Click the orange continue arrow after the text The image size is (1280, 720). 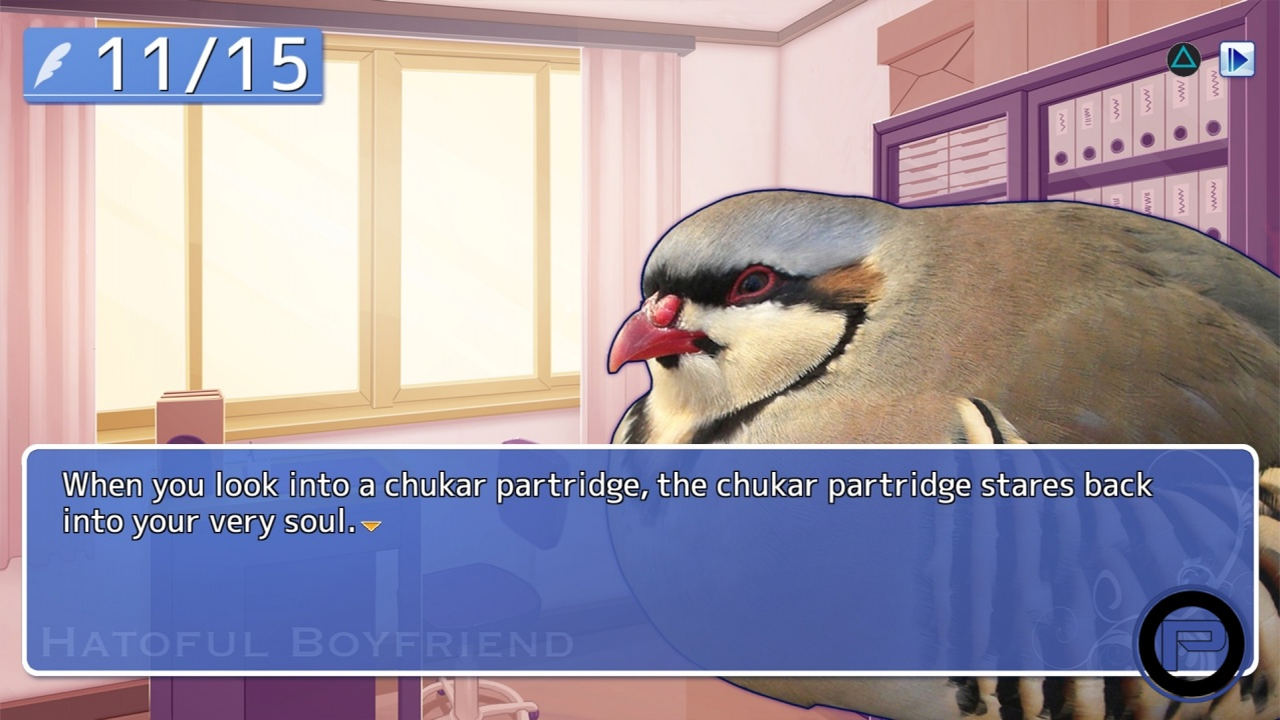(x=371, y=525)
